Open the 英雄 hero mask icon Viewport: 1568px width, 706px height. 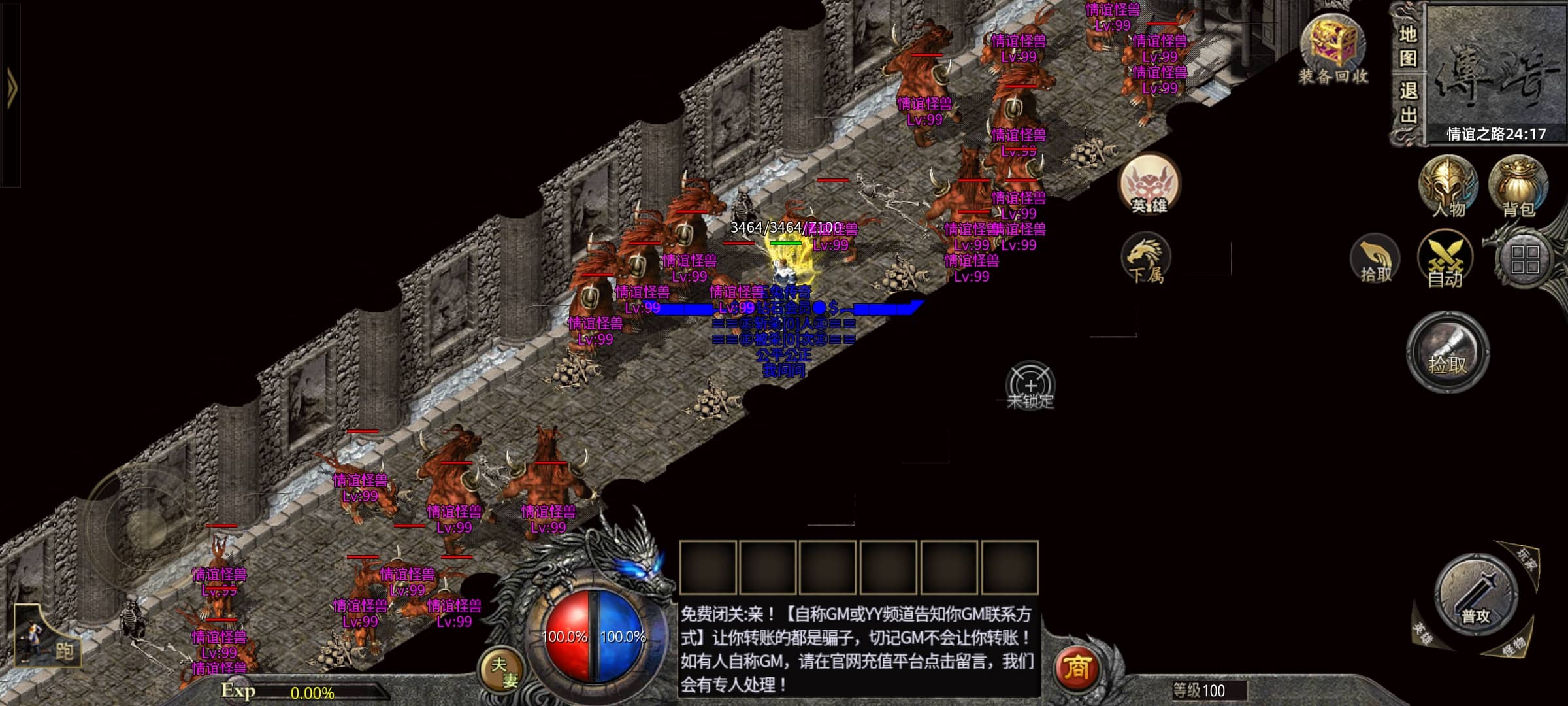click(x=1149, y=185)
